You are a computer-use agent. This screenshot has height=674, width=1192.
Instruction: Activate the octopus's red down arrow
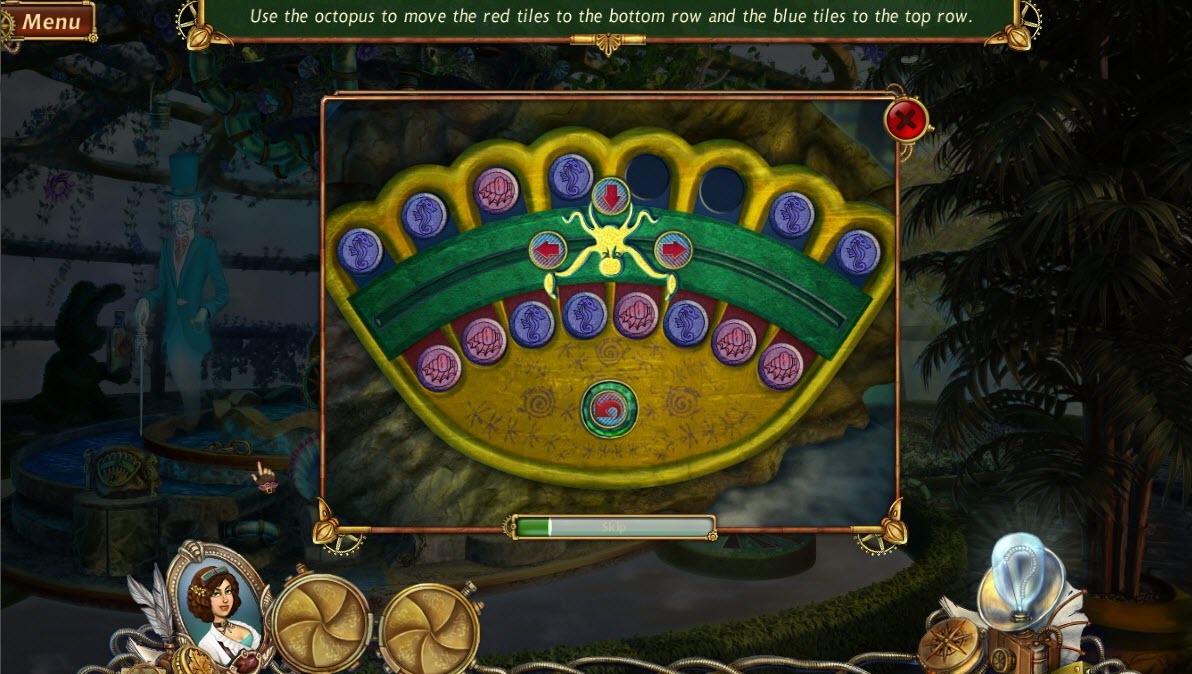(609, 194)
